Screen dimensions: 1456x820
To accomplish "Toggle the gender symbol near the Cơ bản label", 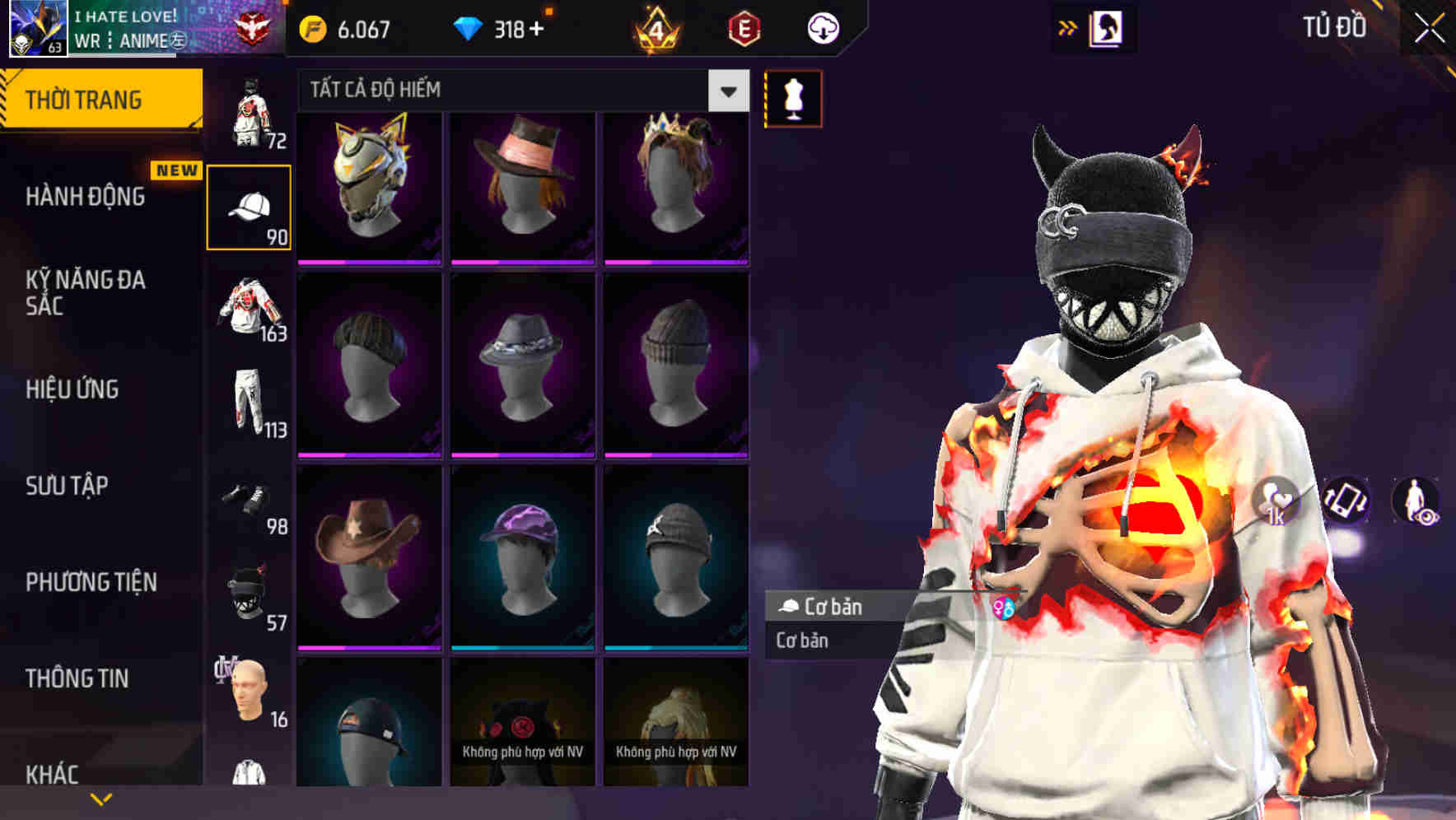I will tap(1006, 607).
